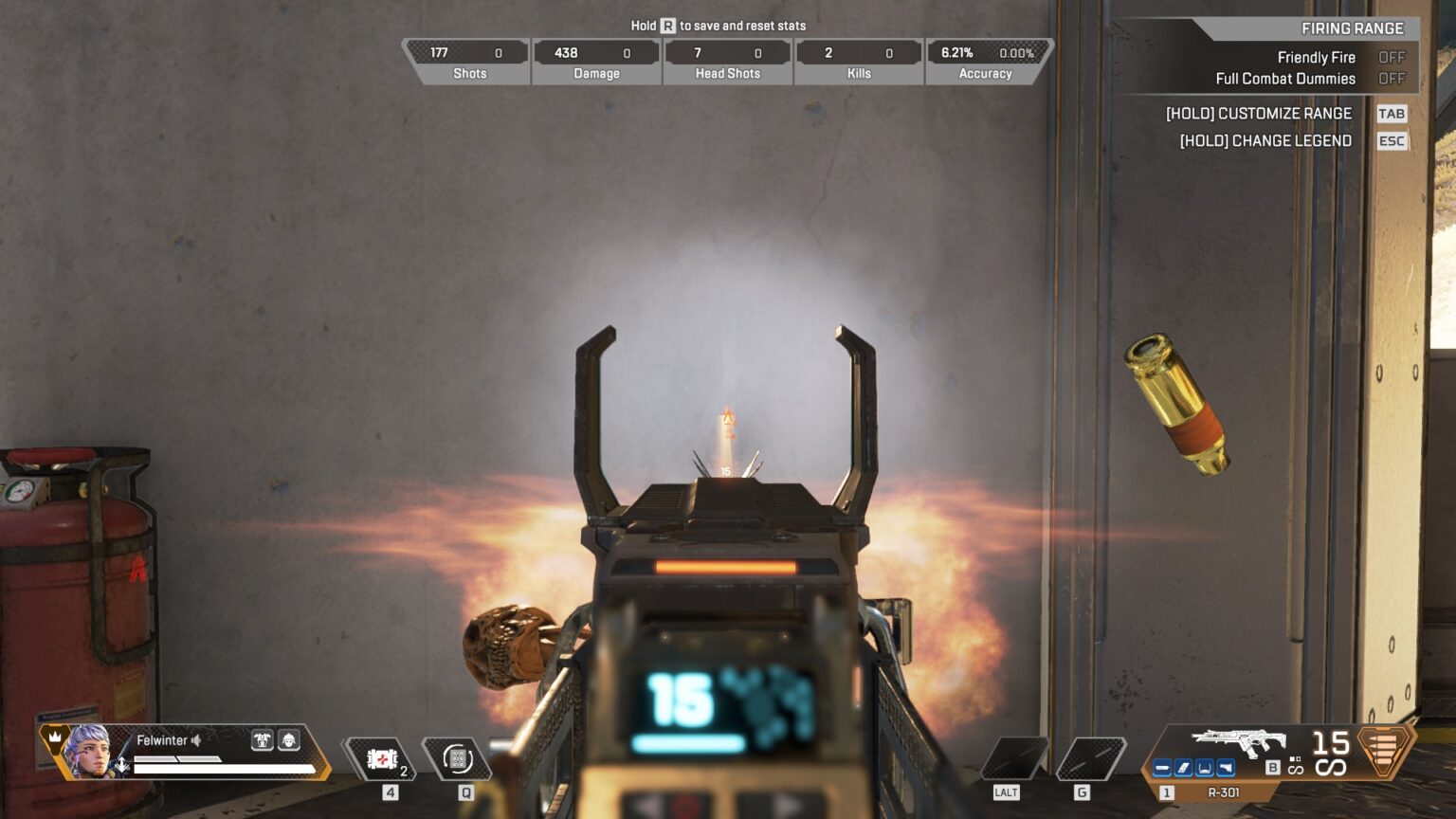Click the FIRING RANGE panel header
1456x819 pixels.
[x=1353, y=28]
